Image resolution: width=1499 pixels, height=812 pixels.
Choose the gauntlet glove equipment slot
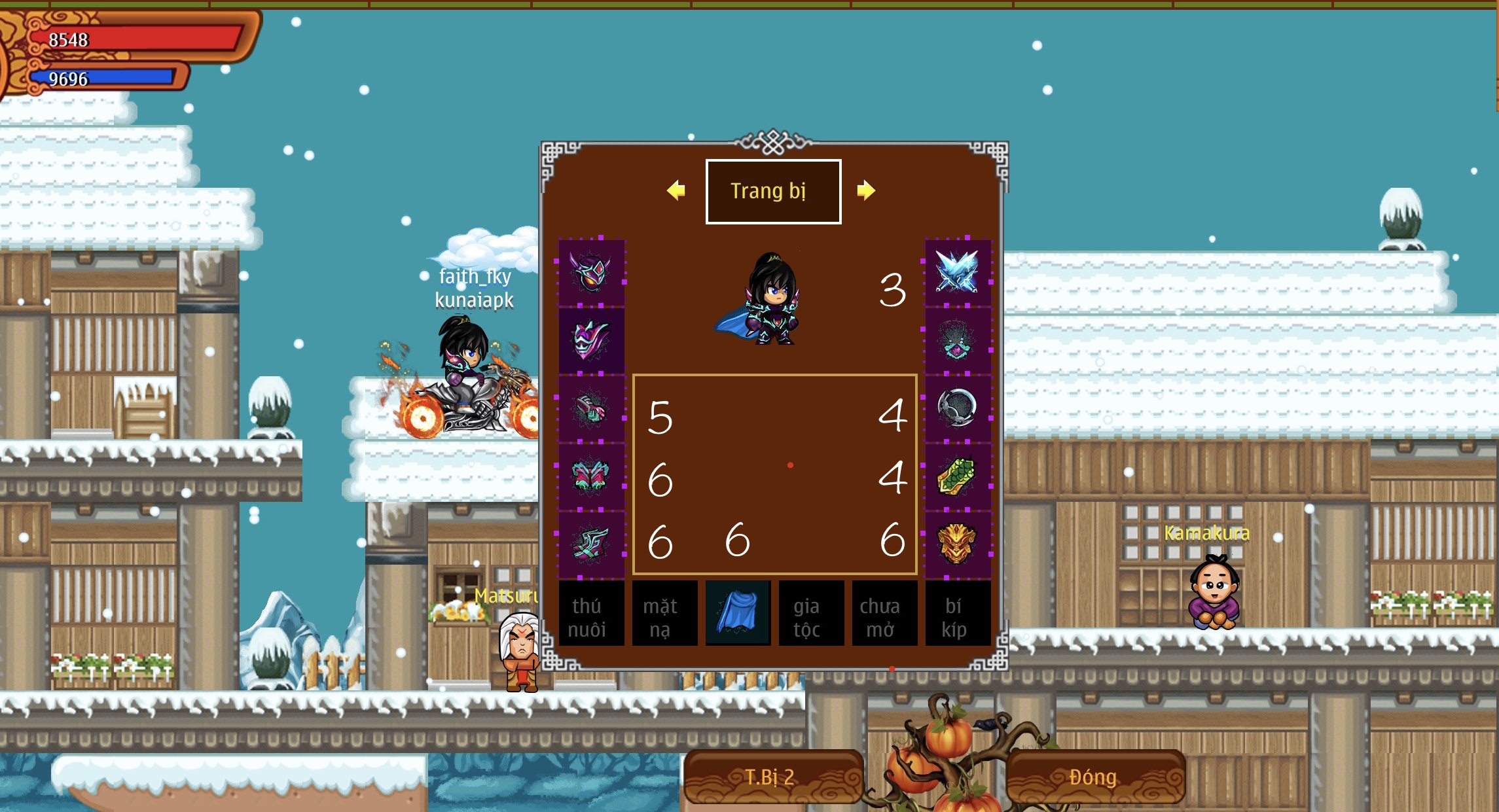[x=591, y=408]
